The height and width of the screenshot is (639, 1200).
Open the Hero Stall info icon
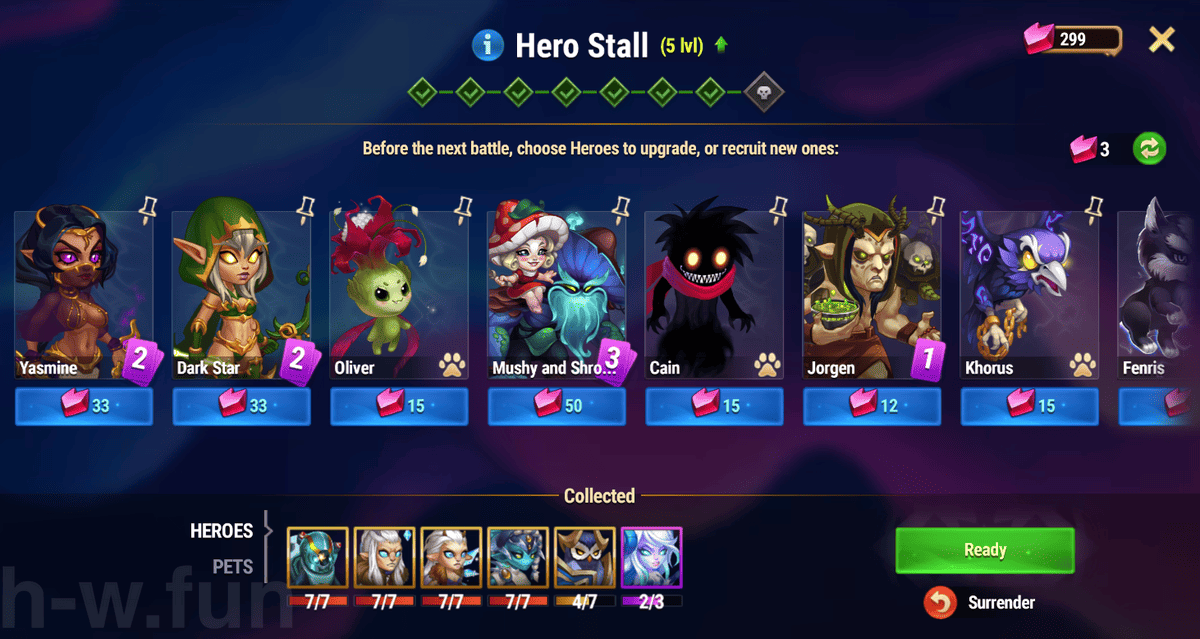[x=486, y=44]
